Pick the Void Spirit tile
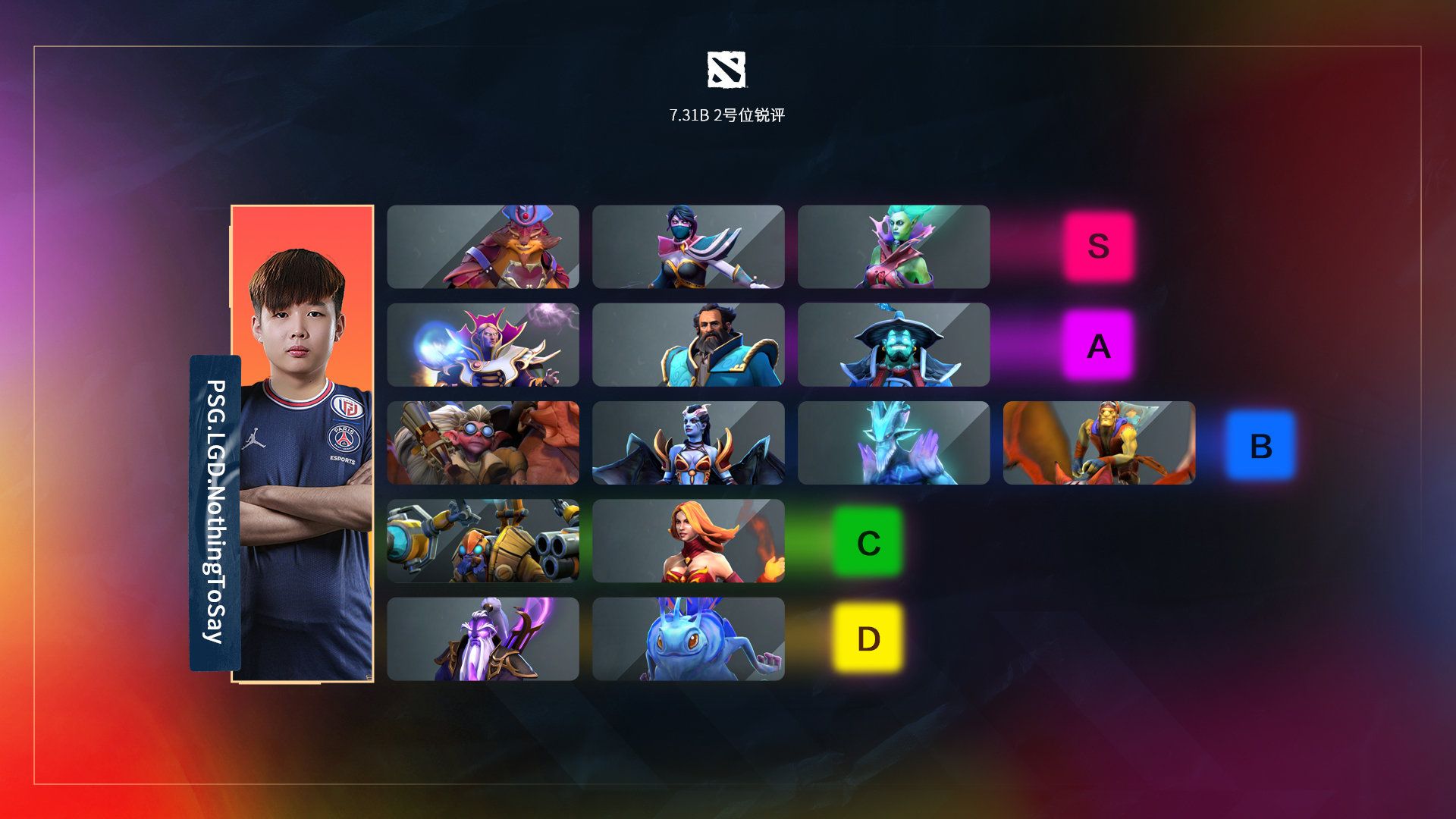1456x819 pixels. click(483, 639)
